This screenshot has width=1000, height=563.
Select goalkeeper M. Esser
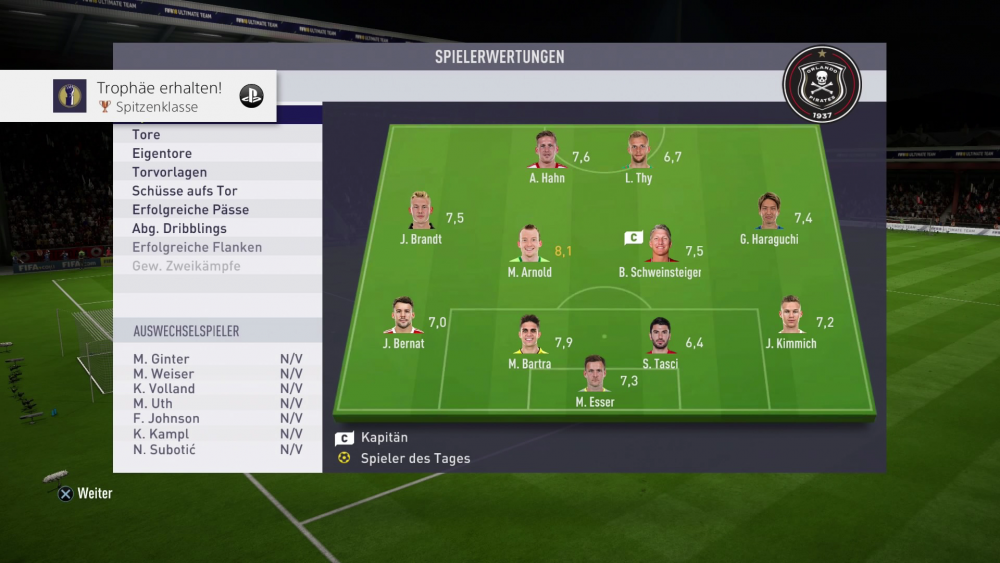[595, 375]
